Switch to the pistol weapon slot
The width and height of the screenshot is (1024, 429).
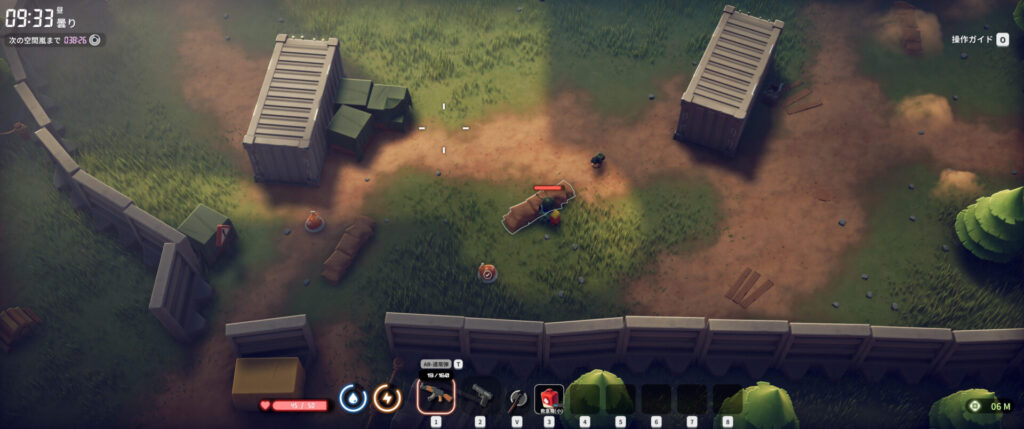click(x=480, y=394)
